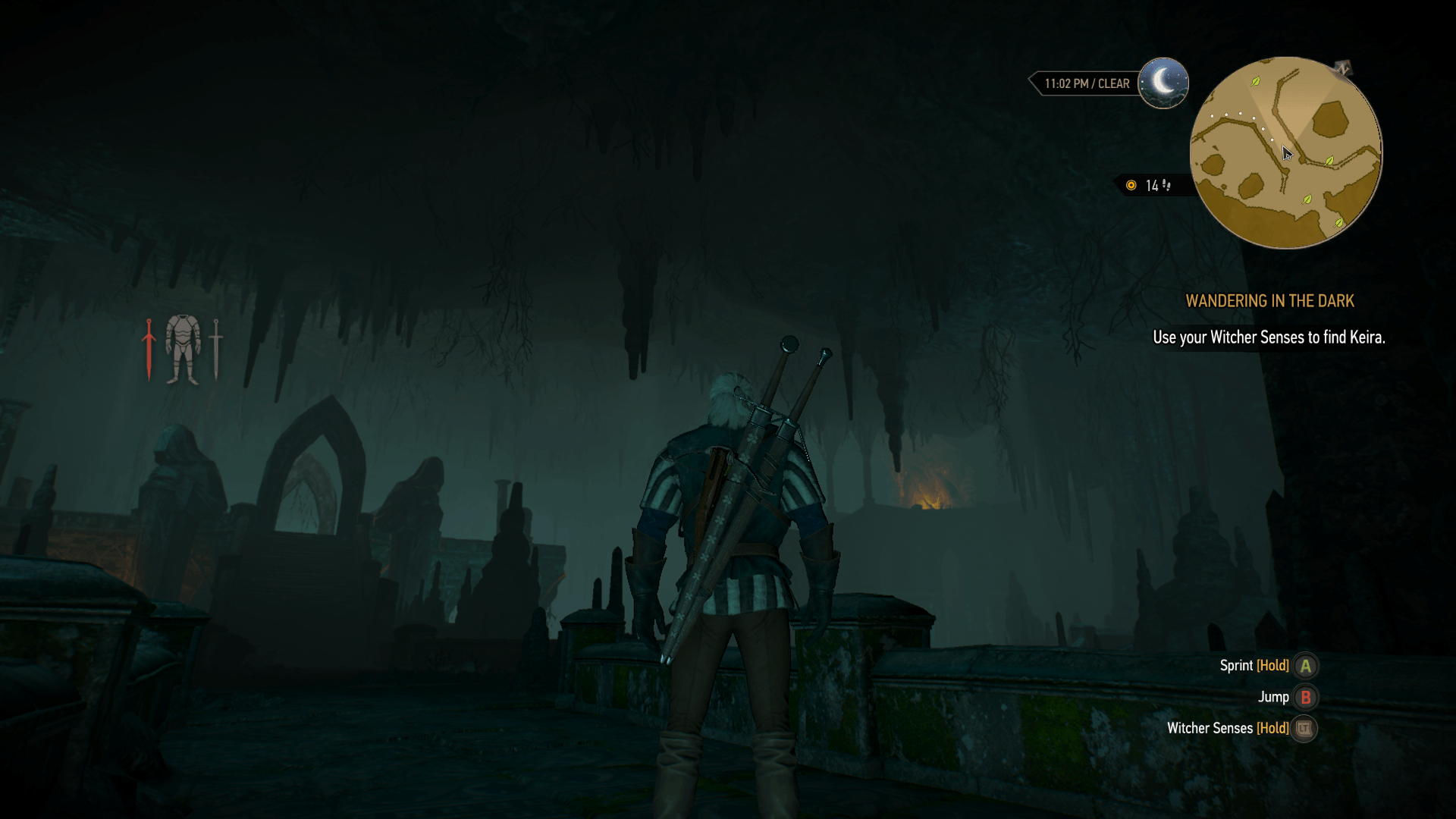Screen dimensions: 1456x819
Task: Click the damaged red sword icon
Action: click(149, 349)
